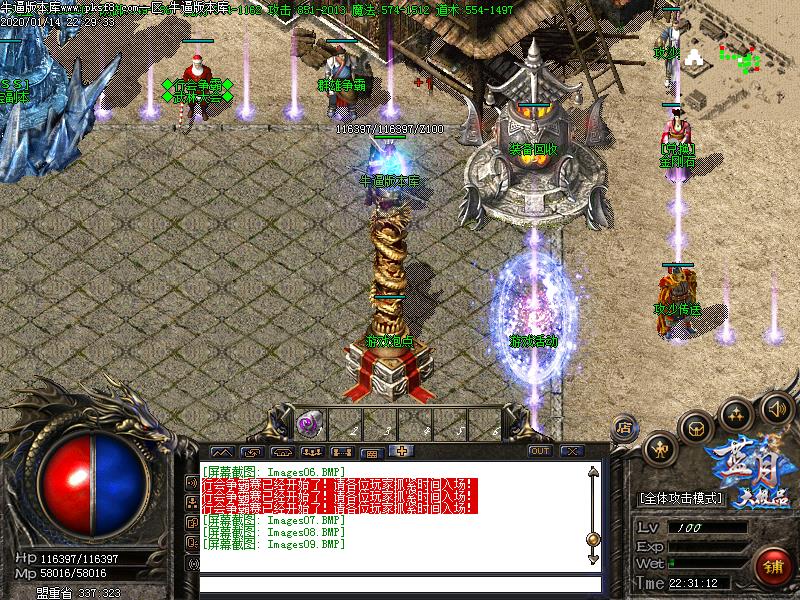The width and height of the screenshot is (800, 600).
Task: Open the skills panel button
Action: pyautogui.click(x=736, y=412)
